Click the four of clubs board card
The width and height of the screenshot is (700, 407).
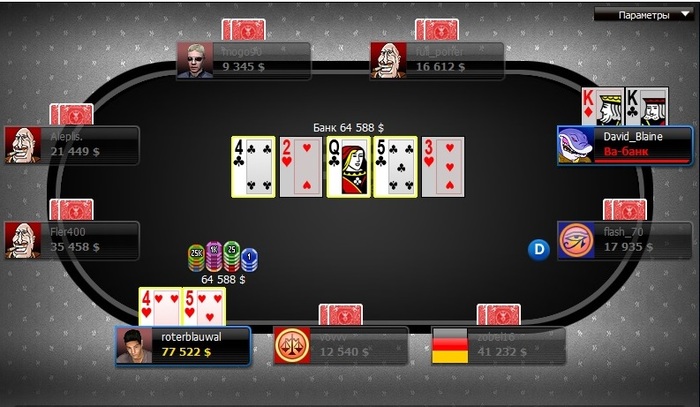(252, 167)
